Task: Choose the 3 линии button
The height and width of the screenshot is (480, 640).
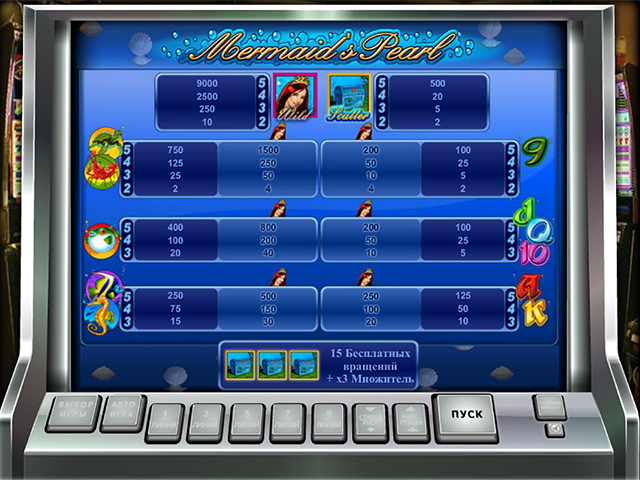Action: (205, 422)
